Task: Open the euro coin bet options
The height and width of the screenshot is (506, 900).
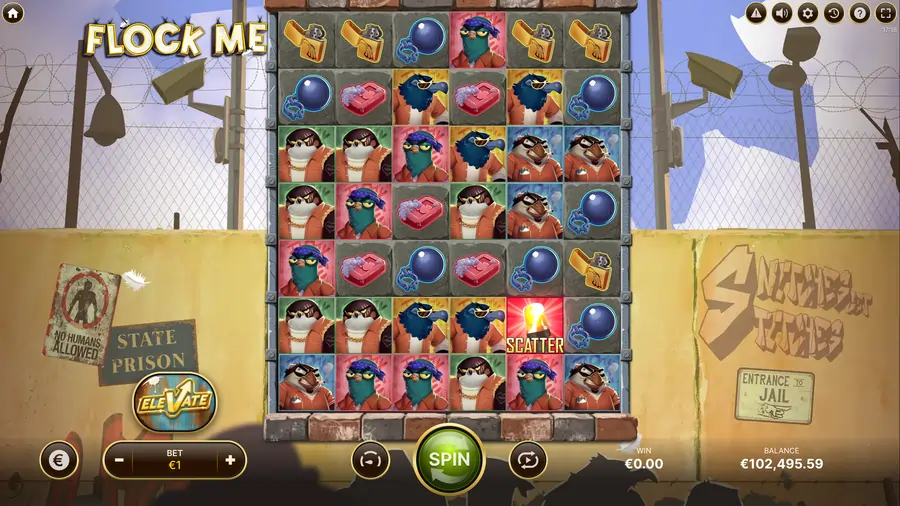Action: [x=58, y=460]
